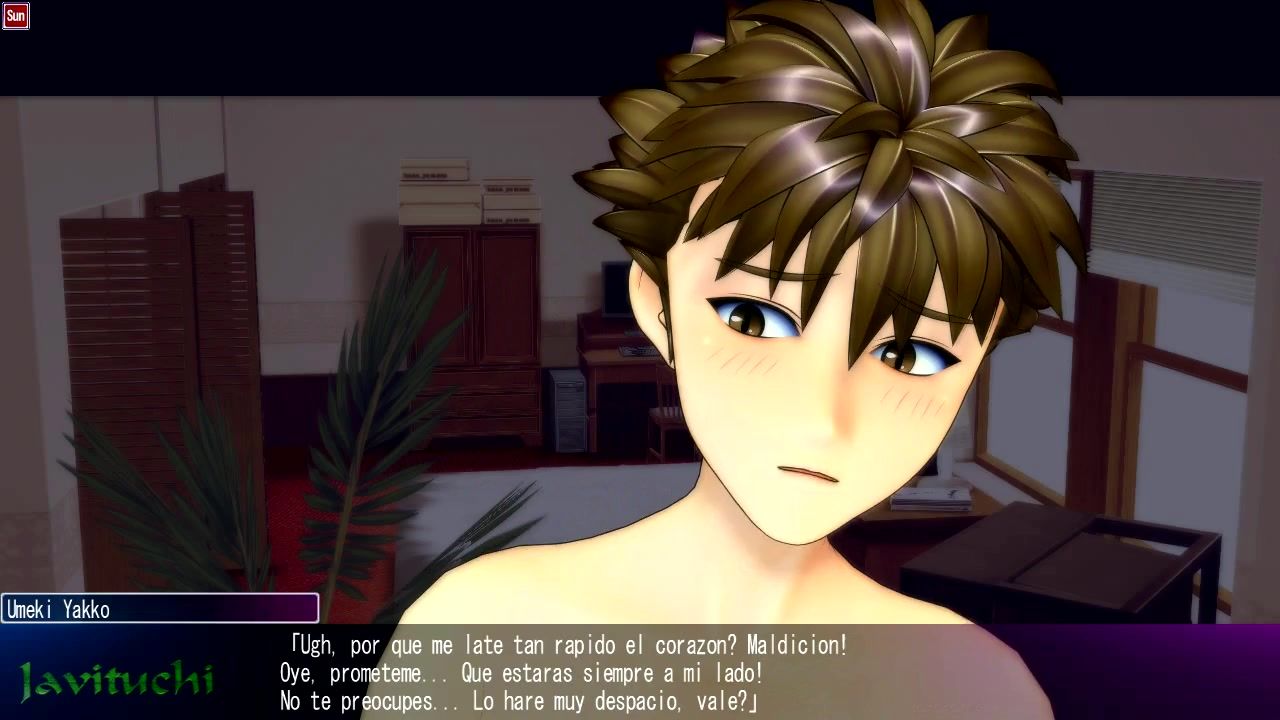Advance the dialogue text box
Viewport: 1280px width, 720px height.
coord(640,672)
